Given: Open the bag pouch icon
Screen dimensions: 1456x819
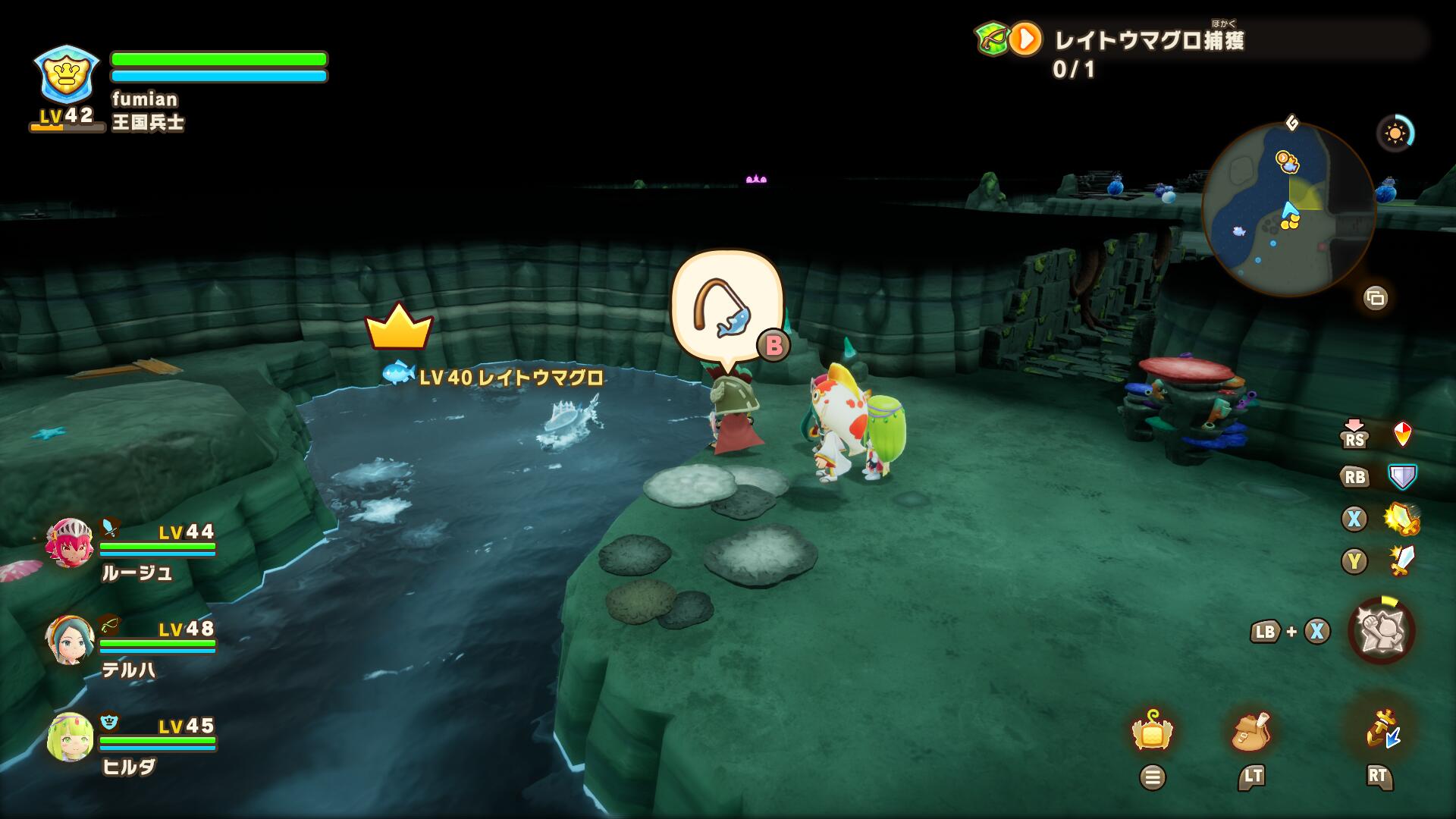Looking at the screenshot, I should pos(1252,732).
